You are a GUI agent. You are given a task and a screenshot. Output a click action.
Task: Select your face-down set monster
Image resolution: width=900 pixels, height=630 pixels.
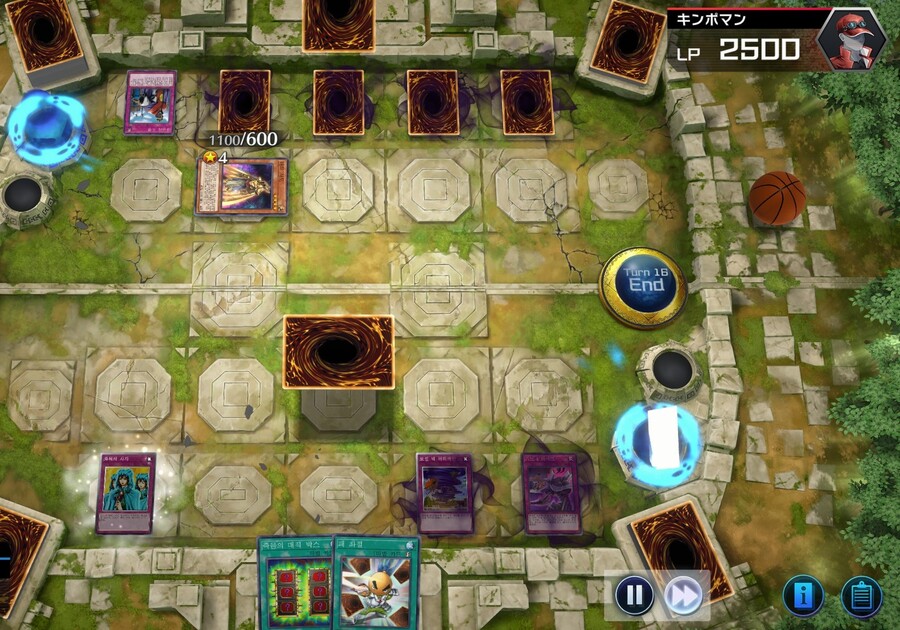click(x=337, y=352)
